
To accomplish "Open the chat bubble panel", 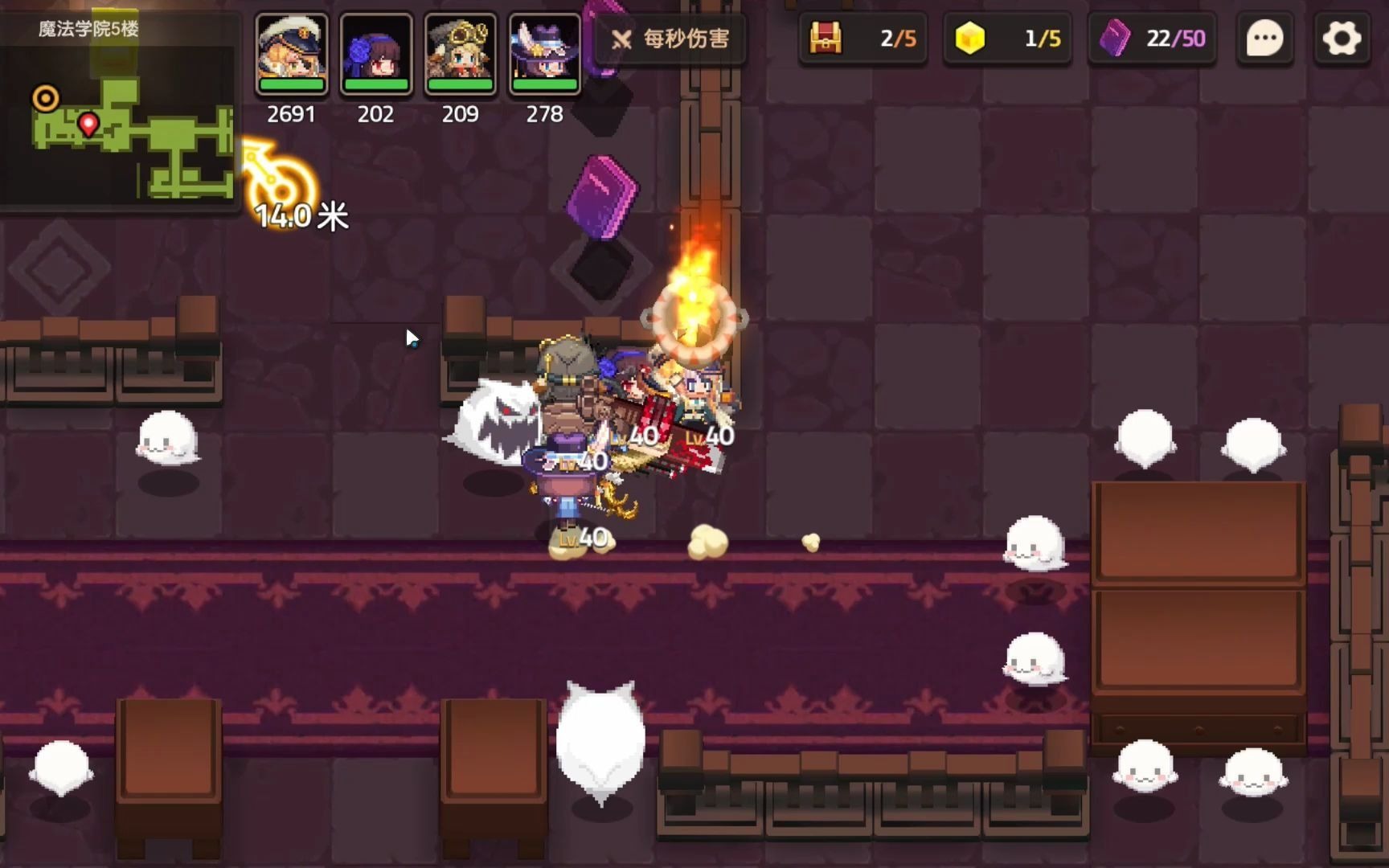I will [x=1264, y=38].
